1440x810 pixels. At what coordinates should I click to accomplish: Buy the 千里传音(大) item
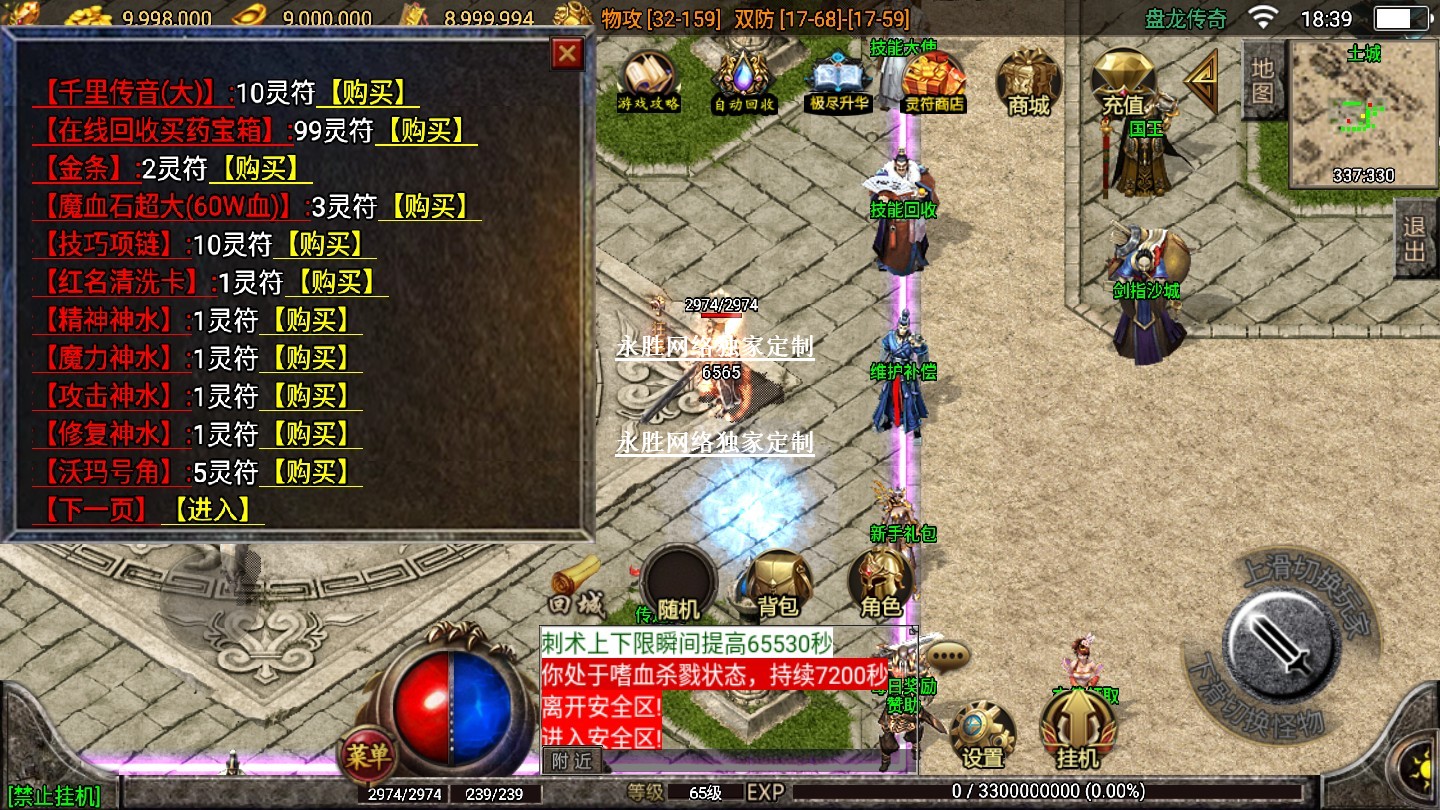(x=367, y=93)
